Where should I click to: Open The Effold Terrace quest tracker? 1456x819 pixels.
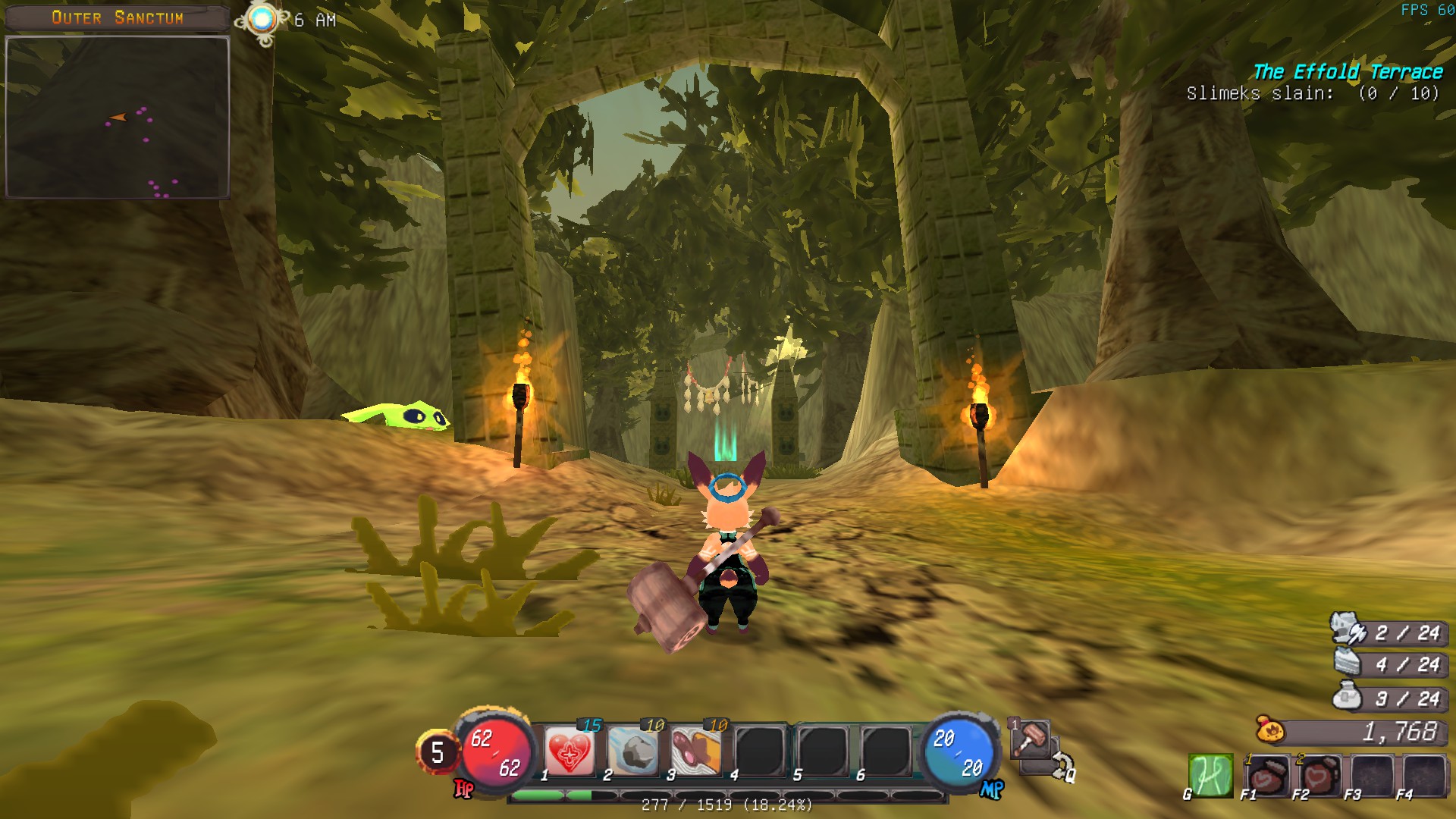(1348, 73)
